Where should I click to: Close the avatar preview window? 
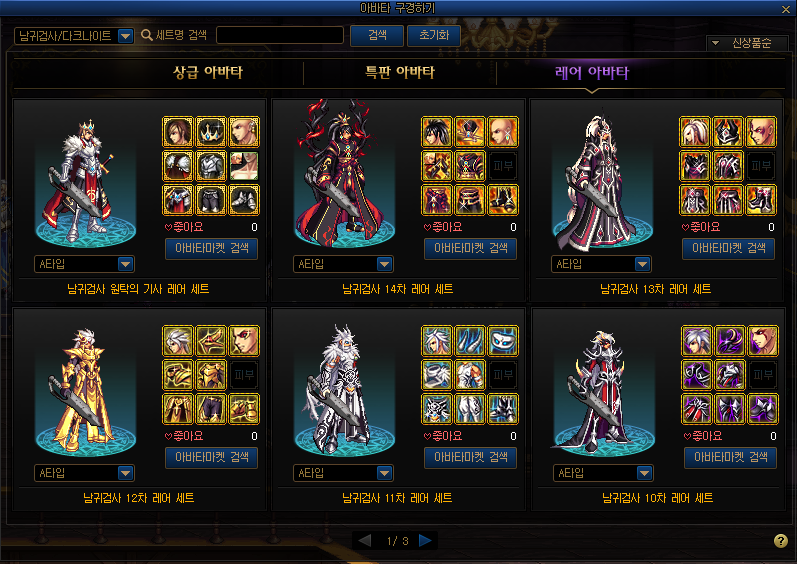click(x=788, y=8)
